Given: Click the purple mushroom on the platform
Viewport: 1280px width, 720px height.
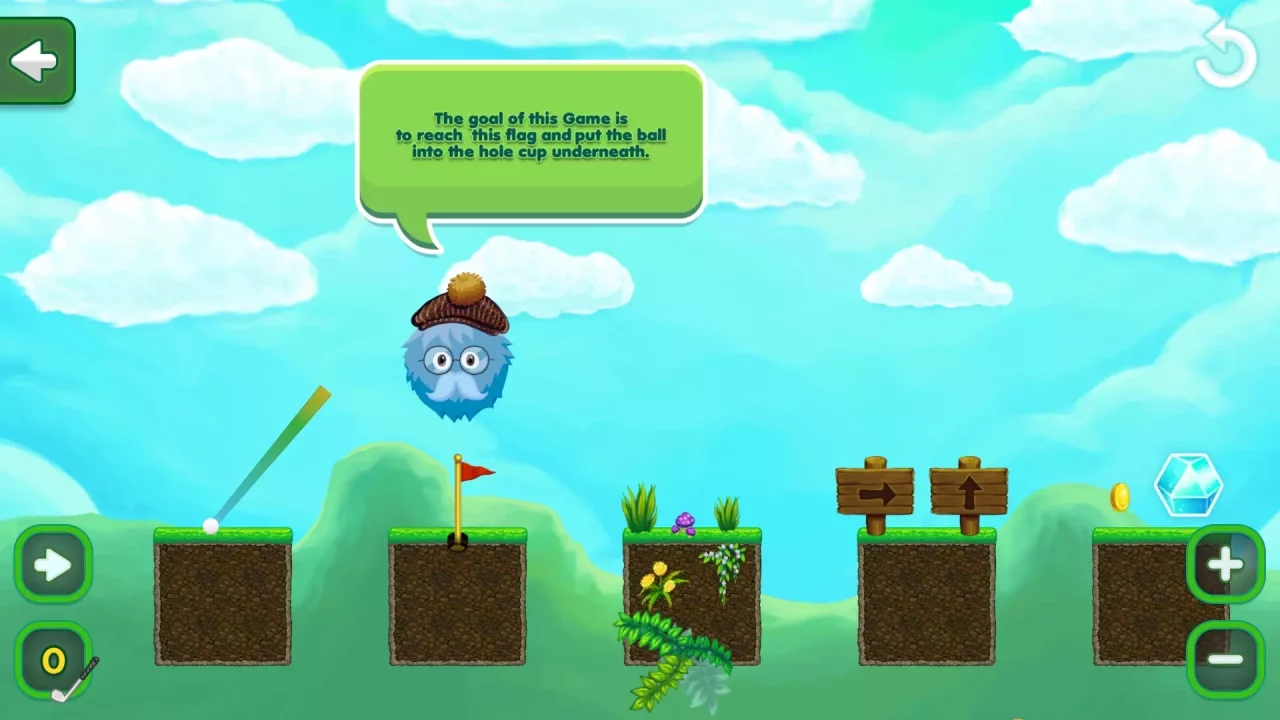Looking at the screenshot, I should [685, 519].
